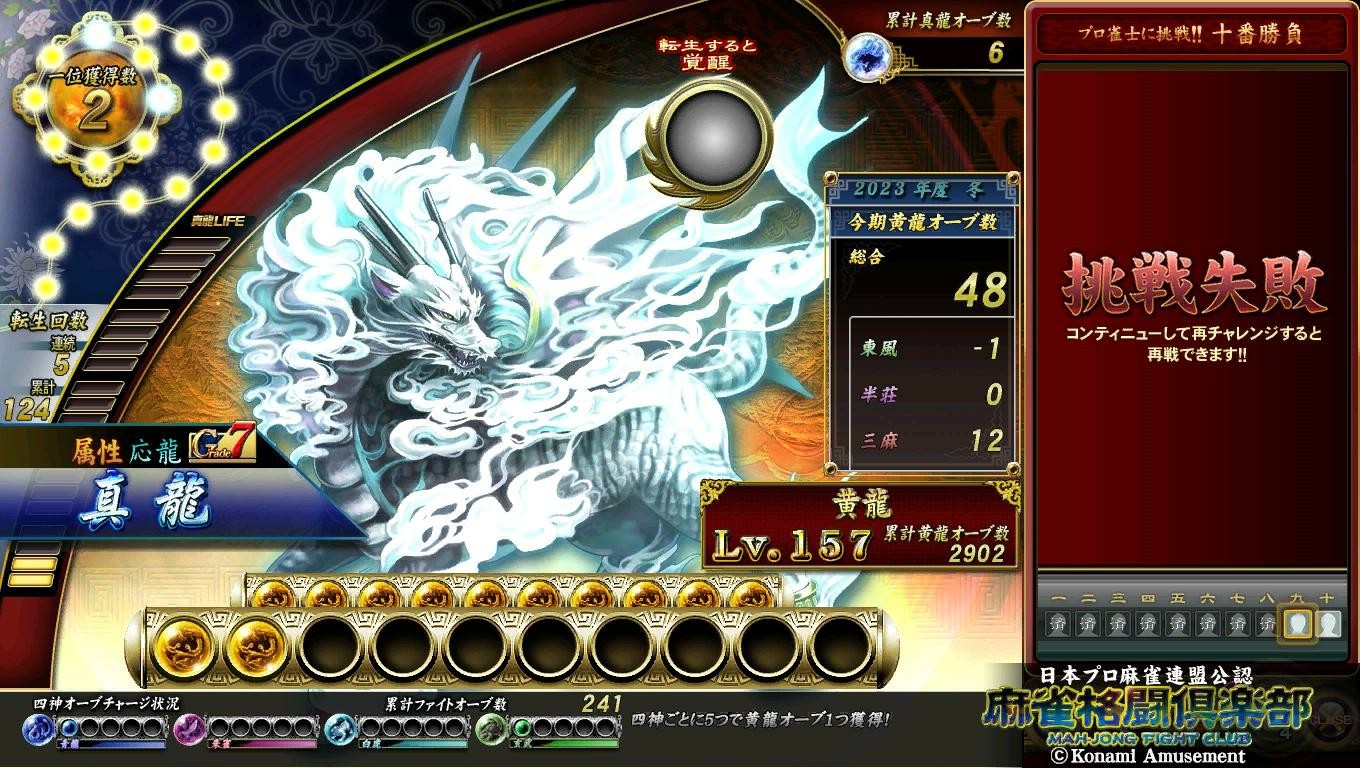Tap the pink Suzaku orb icon
The height and width of the screenshot is (768, 1360).
(190, 730)
